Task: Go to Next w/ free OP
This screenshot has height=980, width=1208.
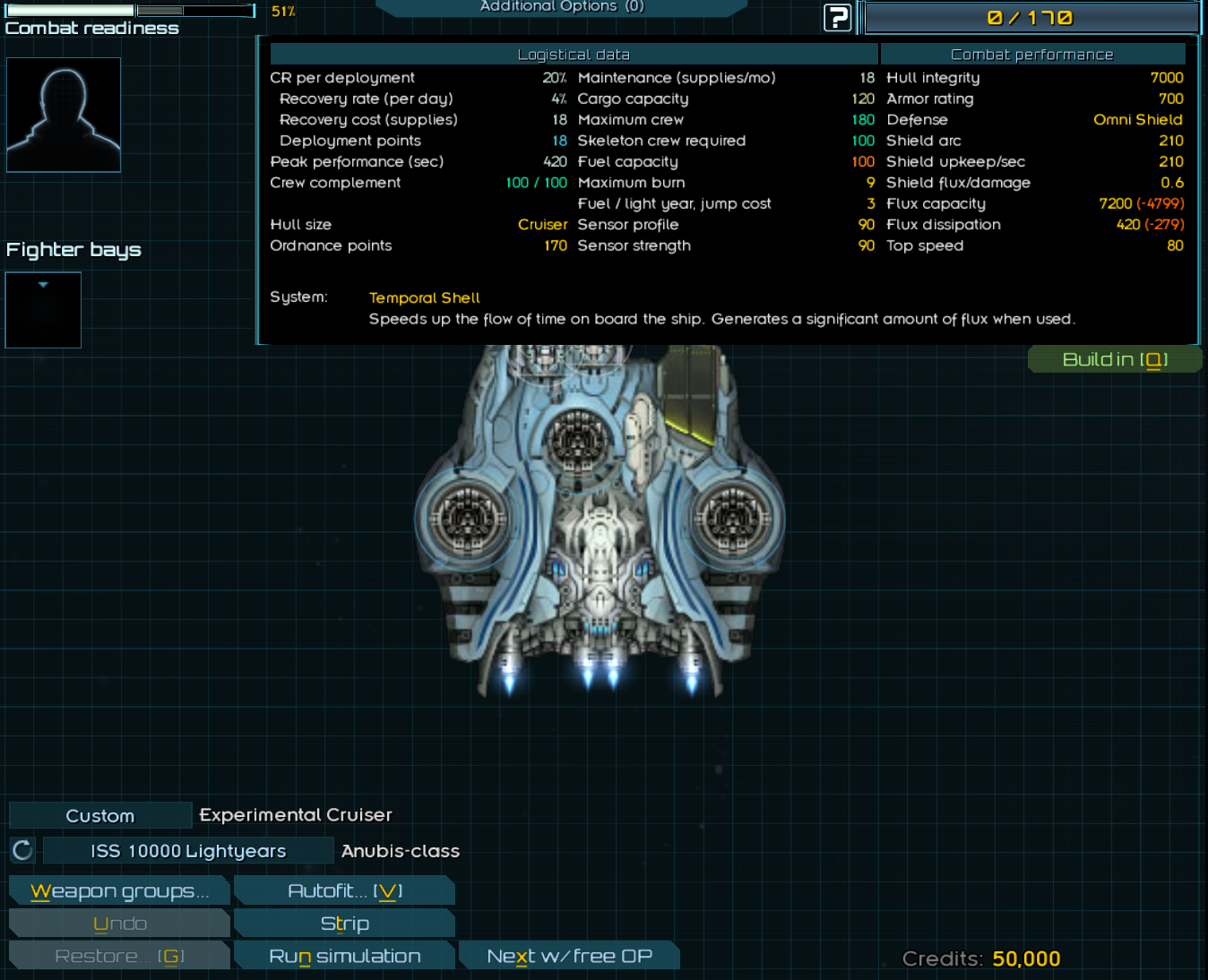Action: (x=569, y=956)
